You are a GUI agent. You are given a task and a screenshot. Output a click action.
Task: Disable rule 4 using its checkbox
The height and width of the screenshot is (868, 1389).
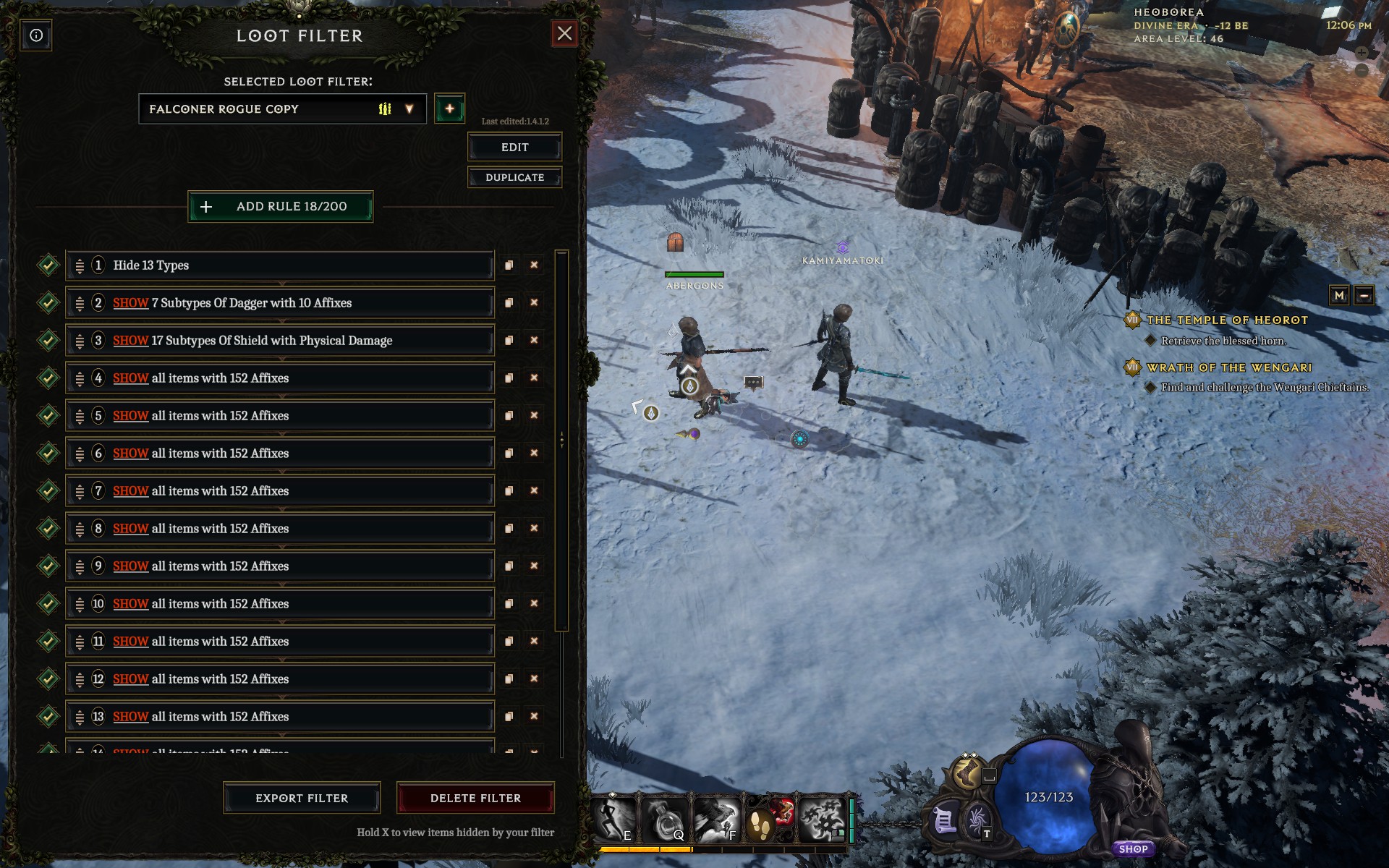(x=48, y=378)
